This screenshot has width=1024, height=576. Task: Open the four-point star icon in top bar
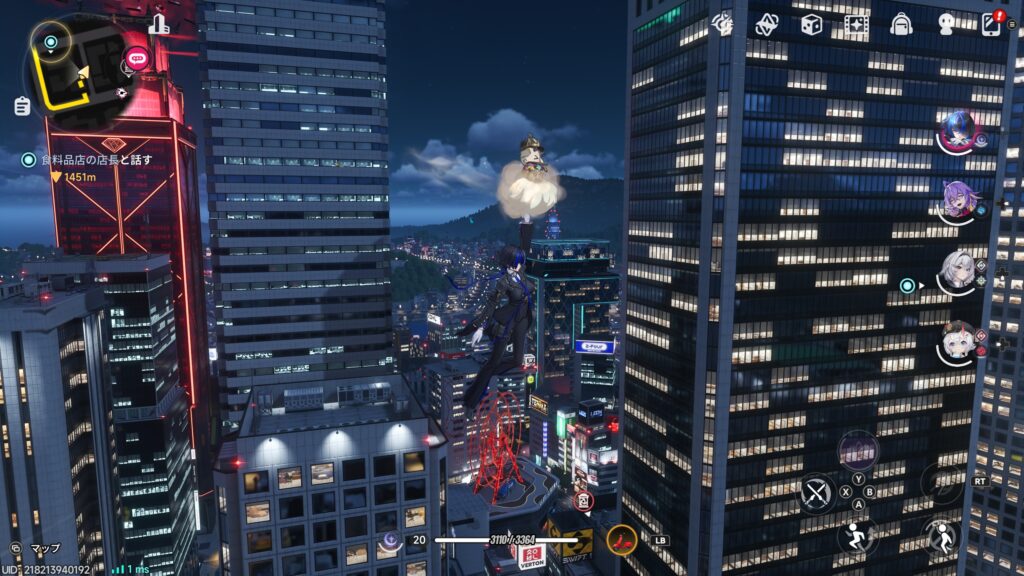point(766,24)
